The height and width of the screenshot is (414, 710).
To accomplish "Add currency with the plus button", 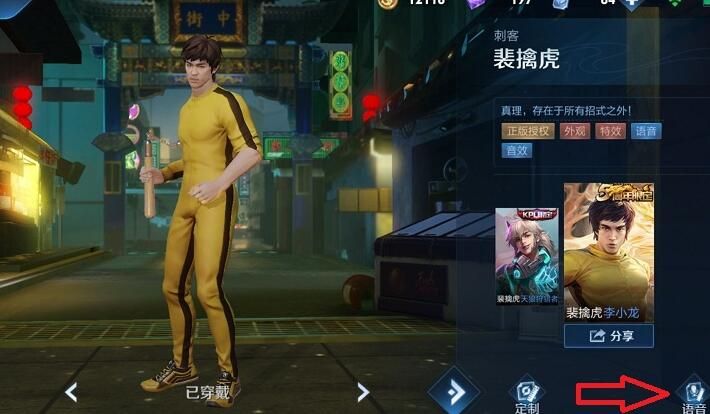I will coord(630,4).
